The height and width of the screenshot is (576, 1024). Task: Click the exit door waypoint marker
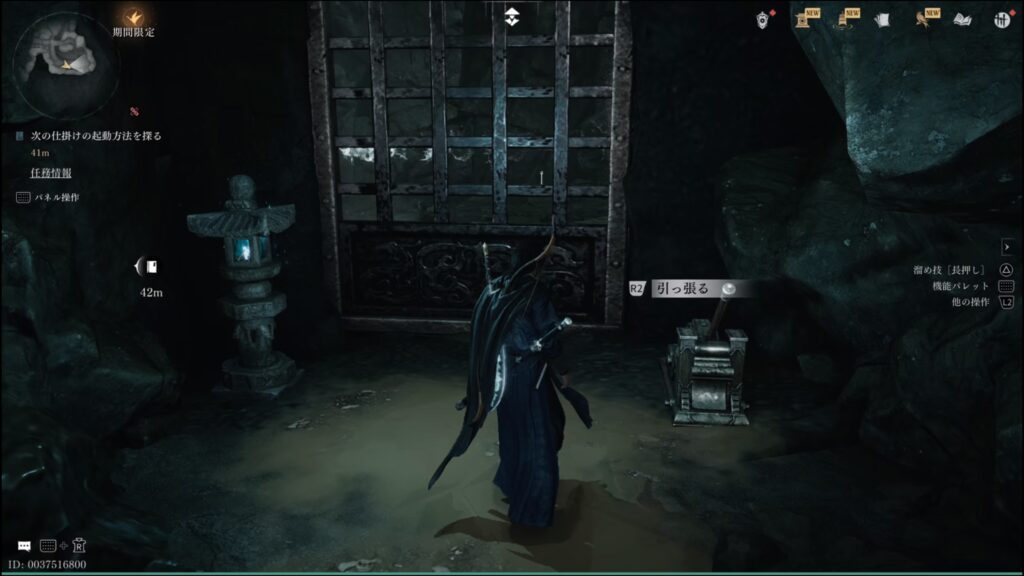[x=148, y=266]
